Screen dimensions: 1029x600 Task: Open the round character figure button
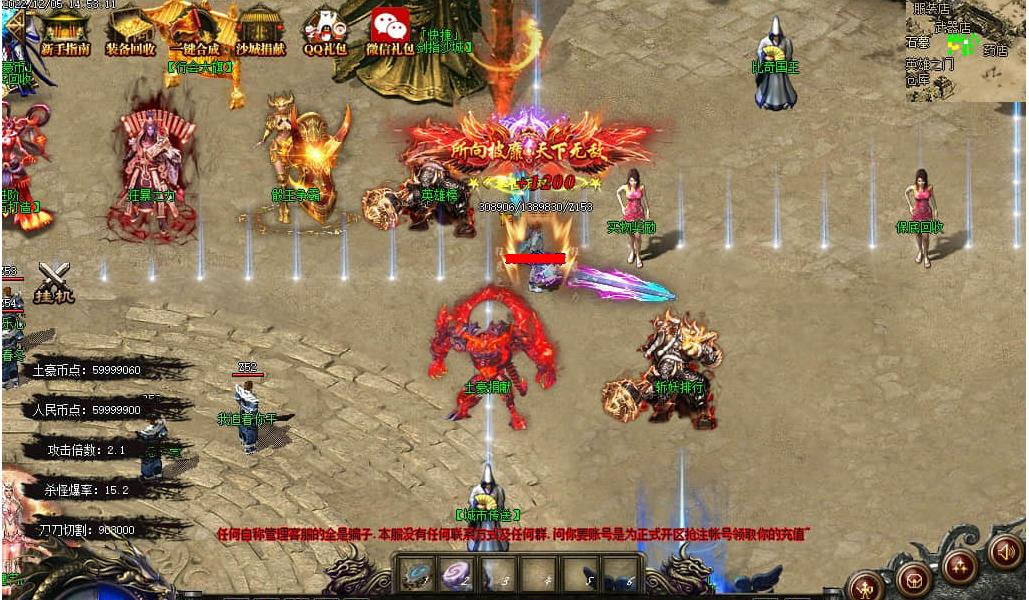point(866,587)
